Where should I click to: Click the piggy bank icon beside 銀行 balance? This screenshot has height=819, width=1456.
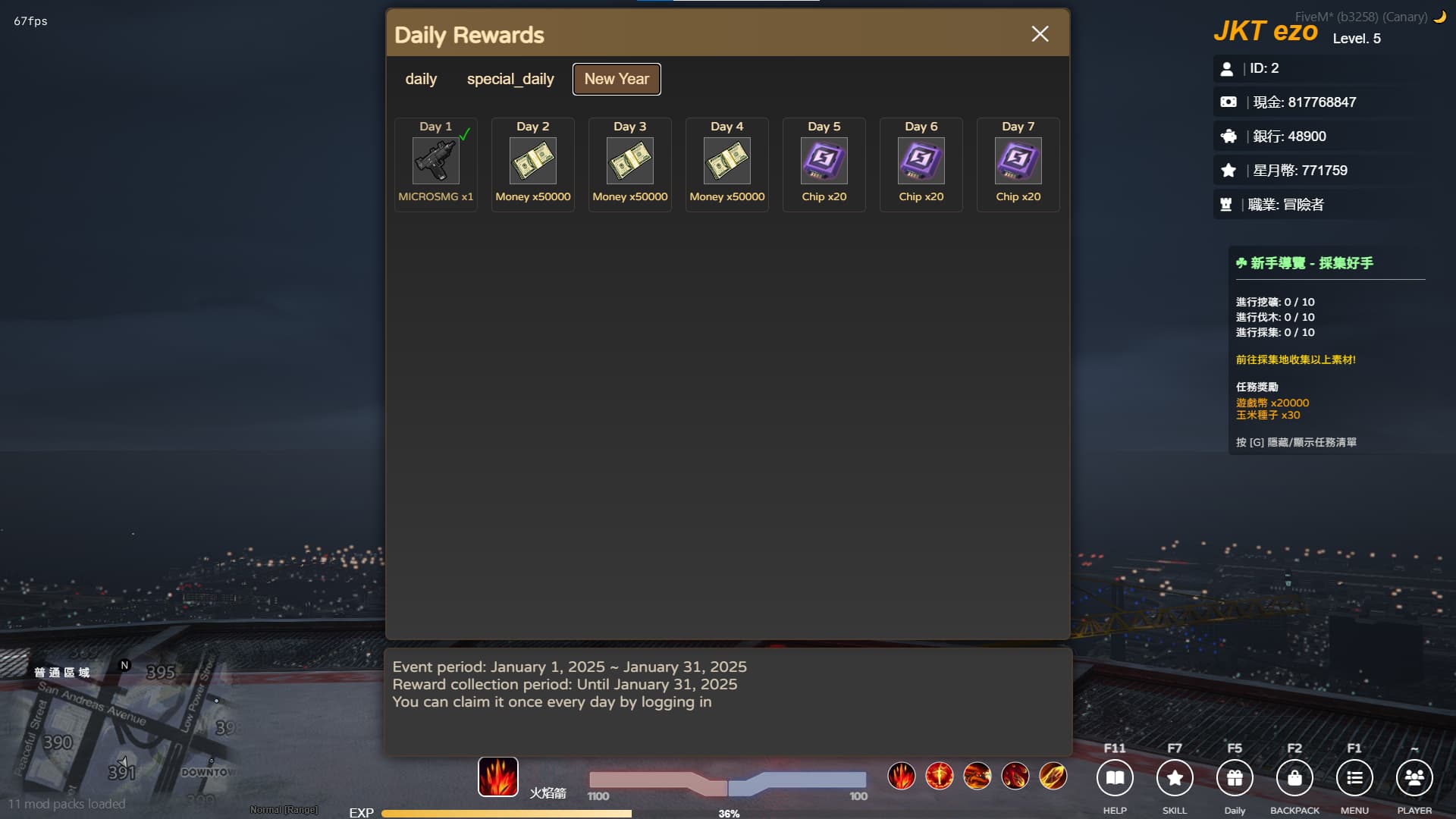click(x=1229, y=136)
